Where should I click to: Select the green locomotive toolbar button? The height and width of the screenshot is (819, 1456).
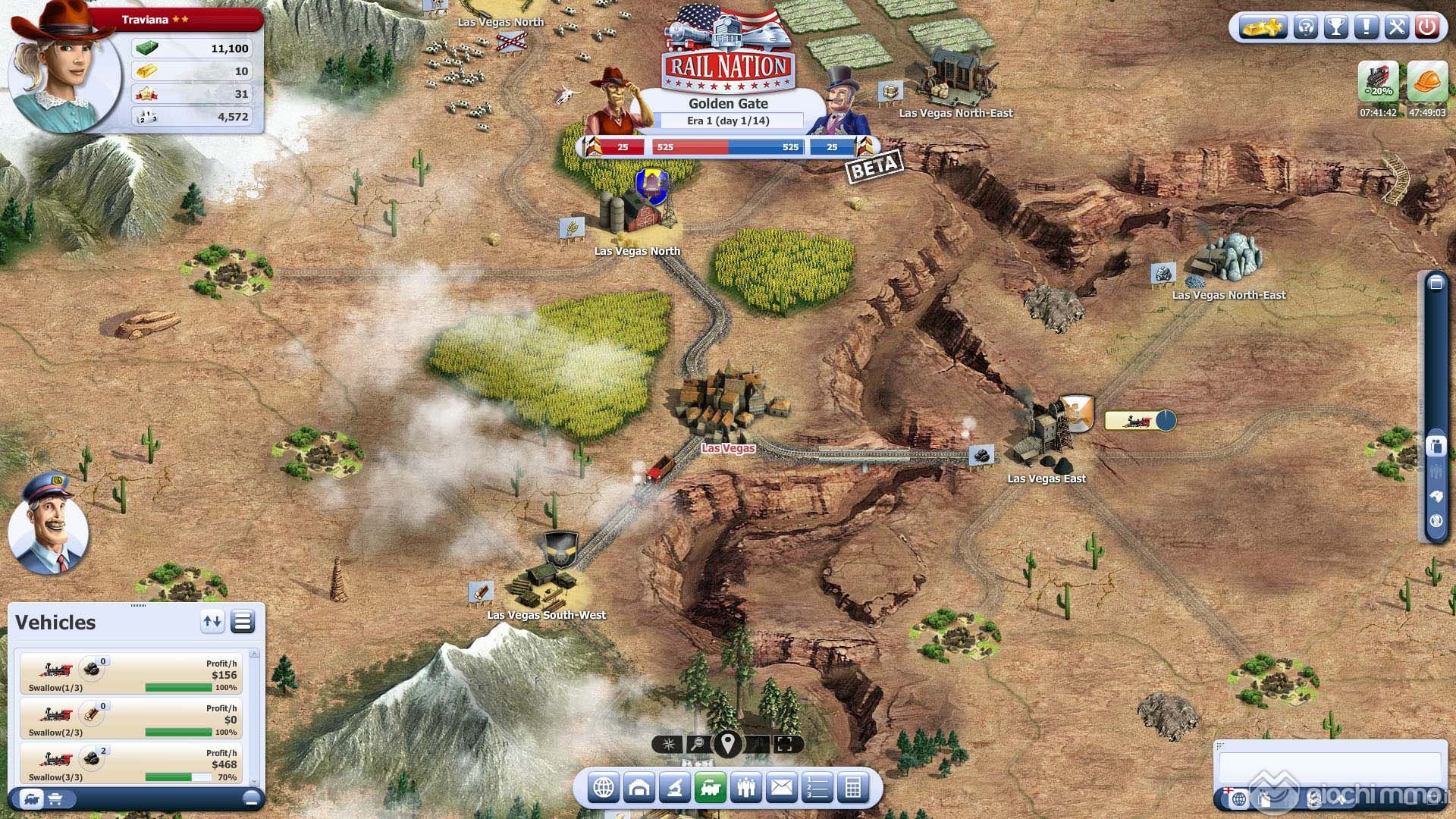[x=711, y=789]
